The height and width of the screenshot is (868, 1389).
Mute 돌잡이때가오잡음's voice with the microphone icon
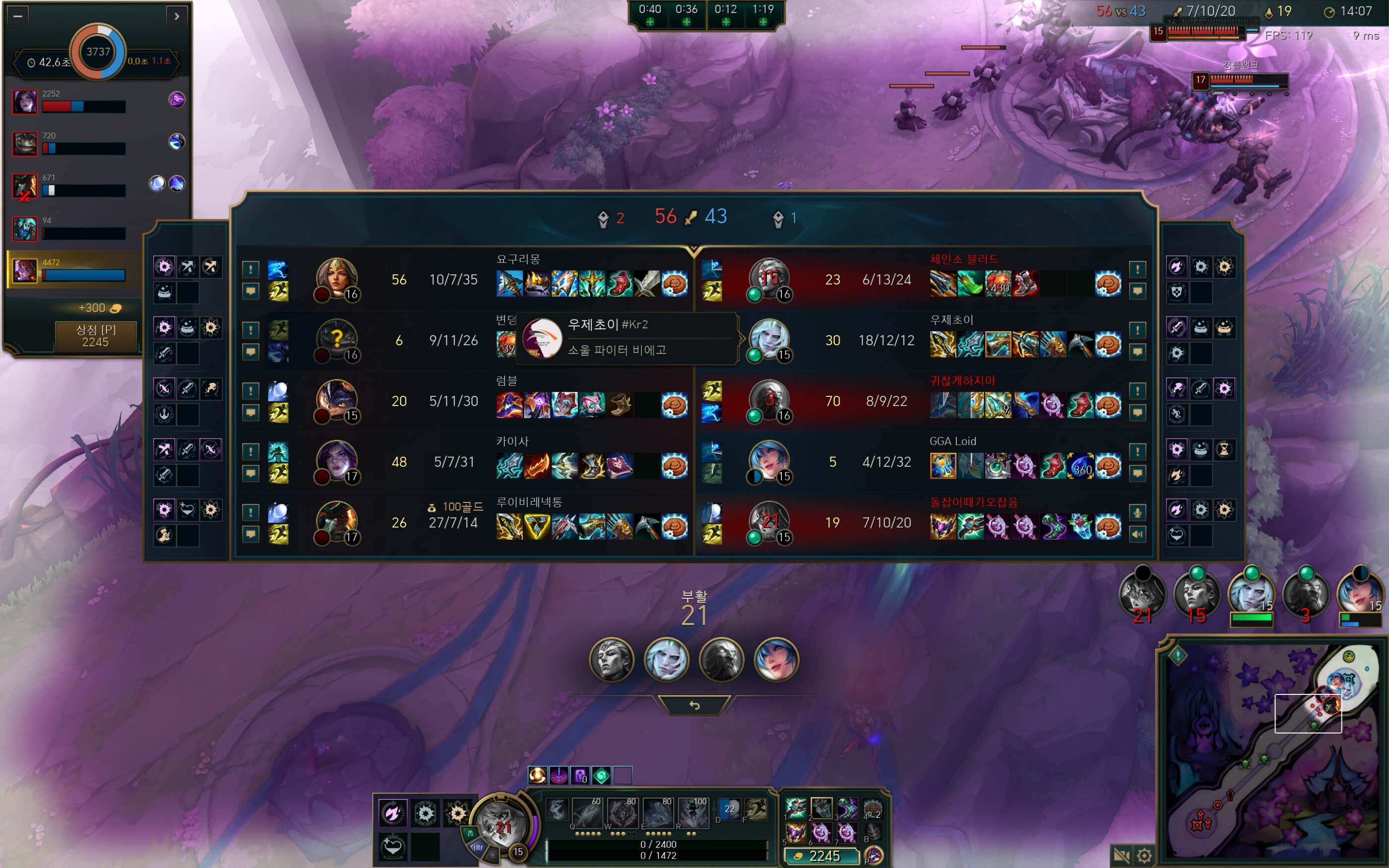(1138, 512)
